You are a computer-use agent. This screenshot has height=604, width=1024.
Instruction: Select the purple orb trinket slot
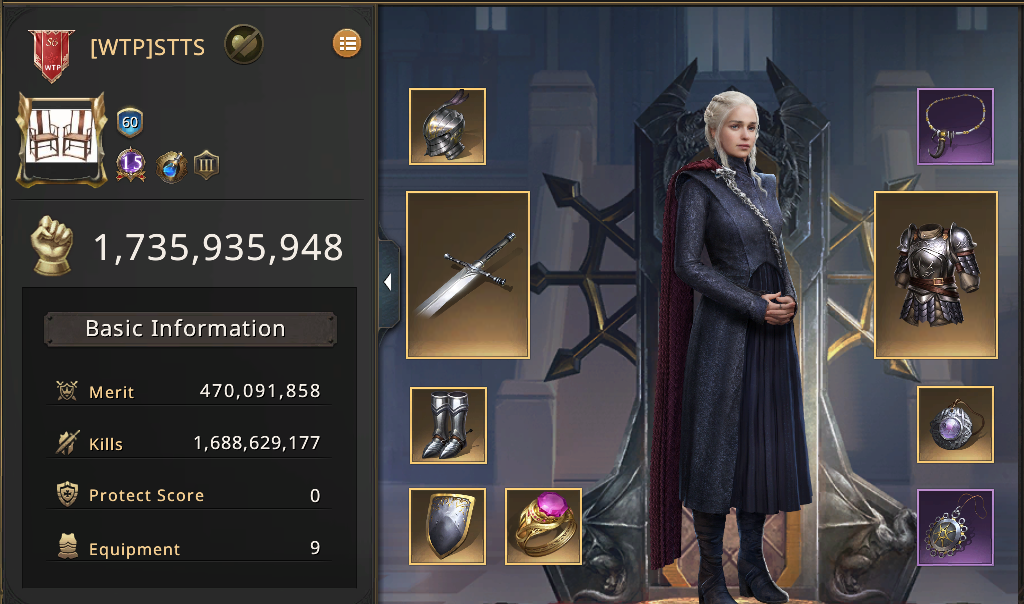(x=955, y=424)
